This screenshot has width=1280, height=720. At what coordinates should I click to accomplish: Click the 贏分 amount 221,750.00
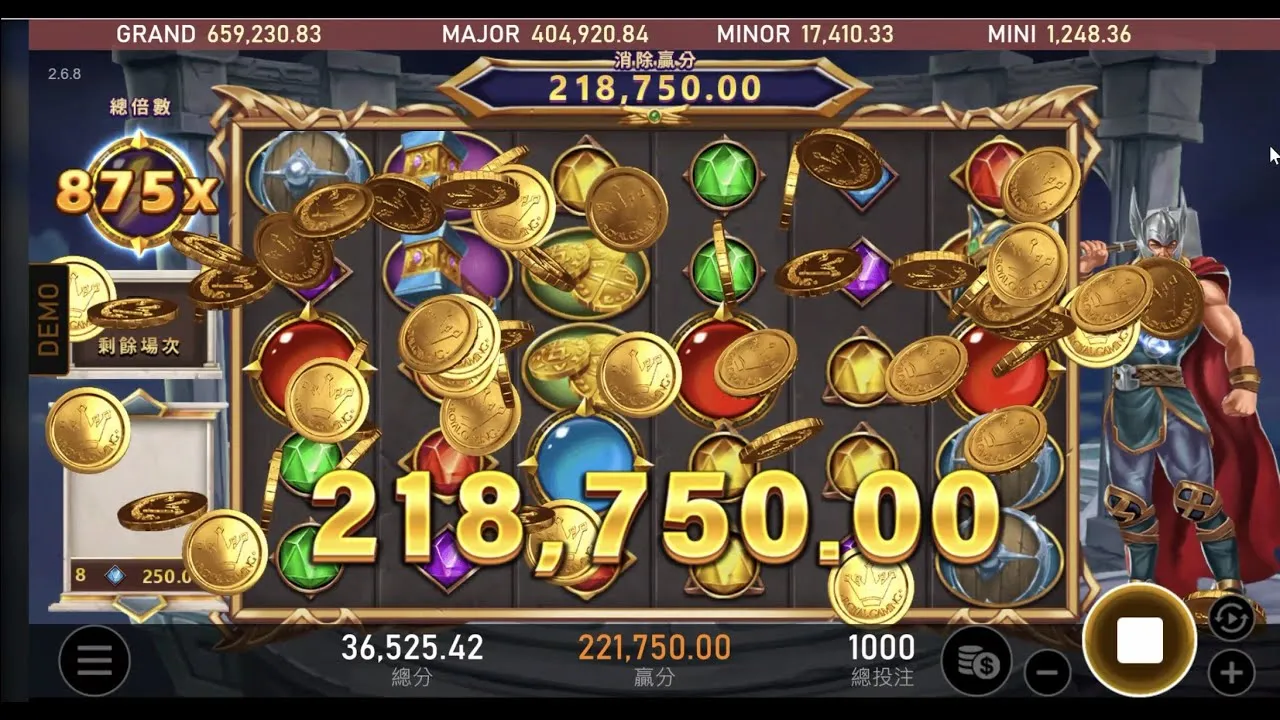(655, 648)
